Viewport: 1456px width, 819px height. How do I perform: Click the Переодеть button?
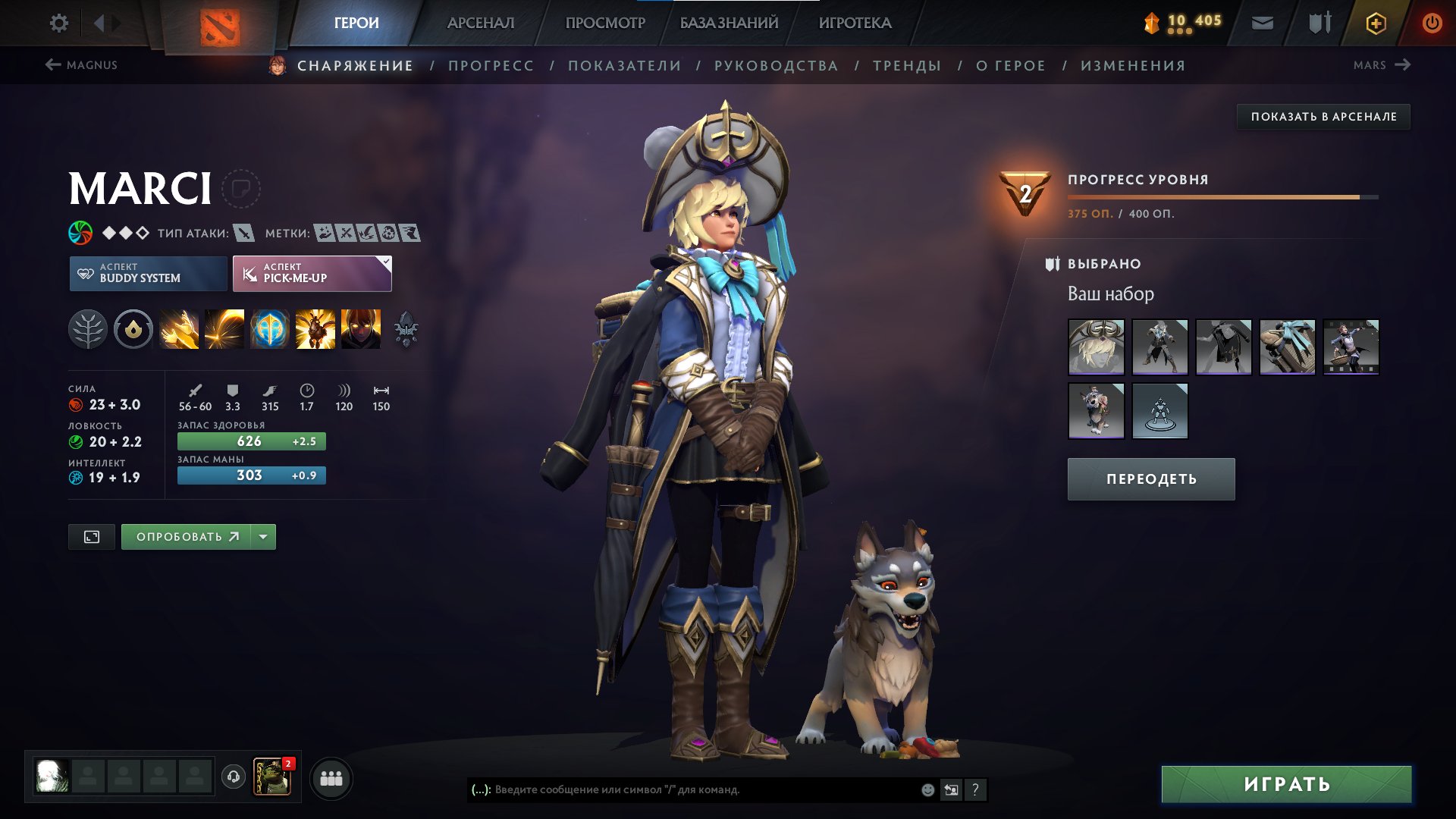[x=1150, y=479]
